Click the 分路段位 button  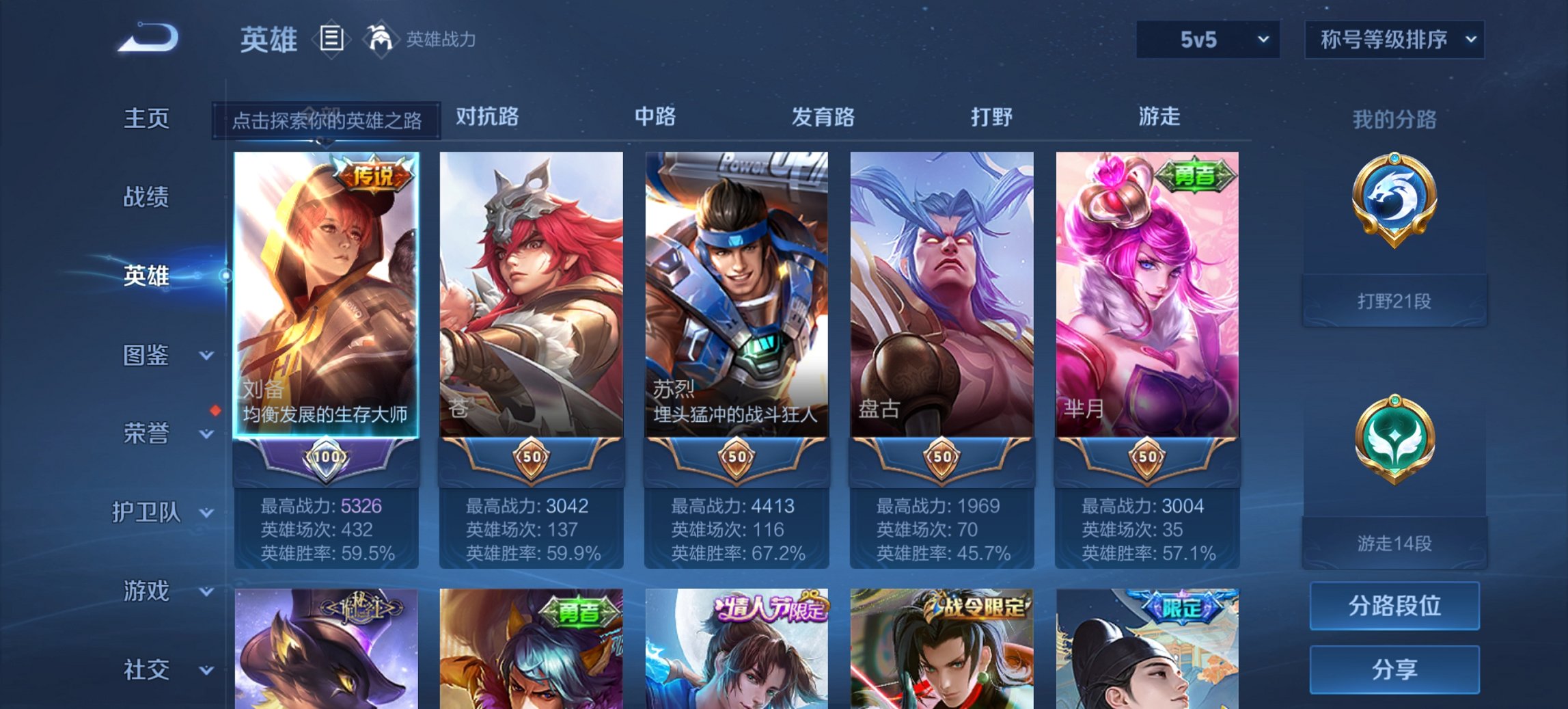point(1394,605)
